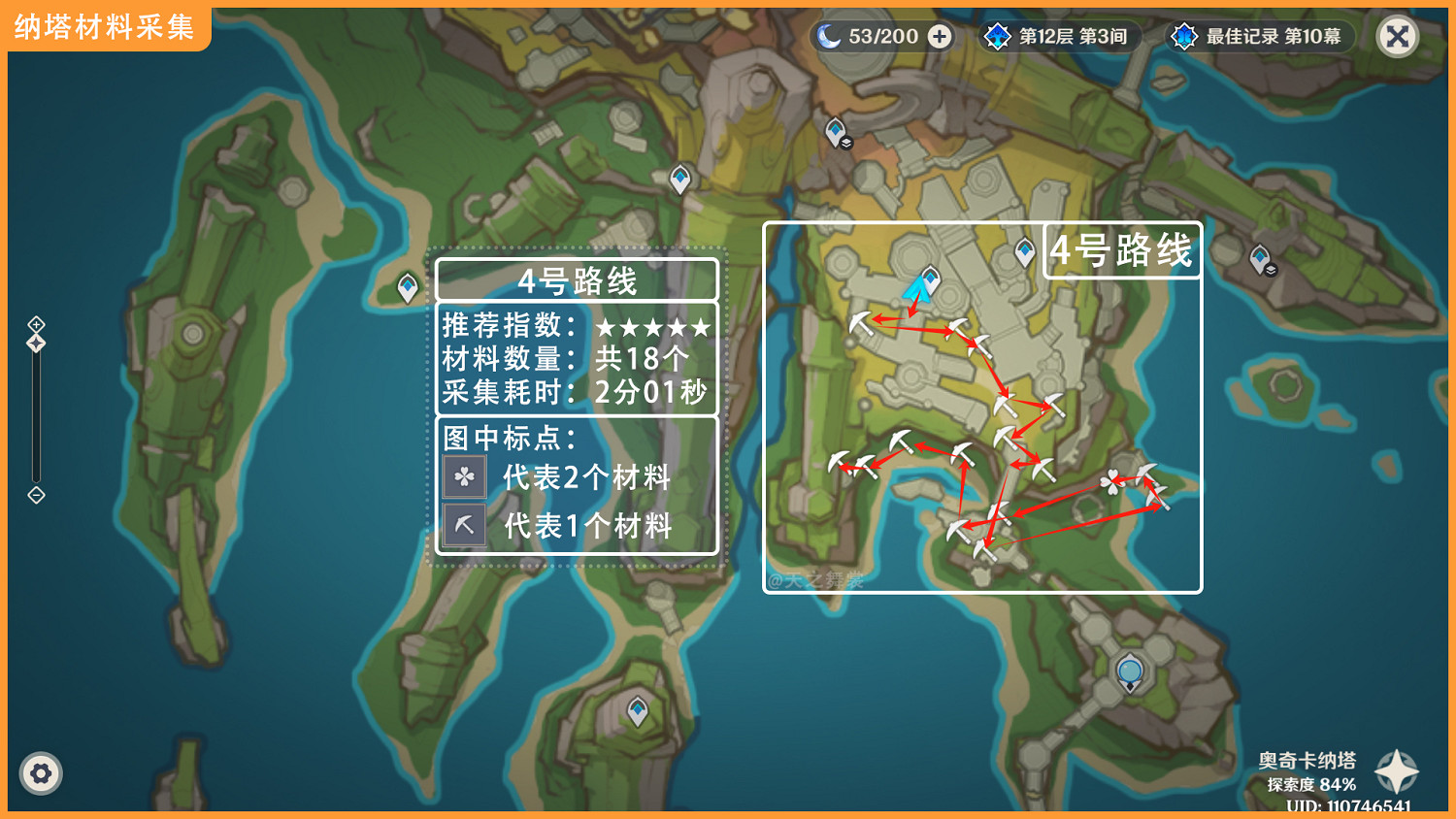Image resolution: width=1456 pixels, height=819 pixels.
Task: Open the map settings gear
Action: coord(41,773)
